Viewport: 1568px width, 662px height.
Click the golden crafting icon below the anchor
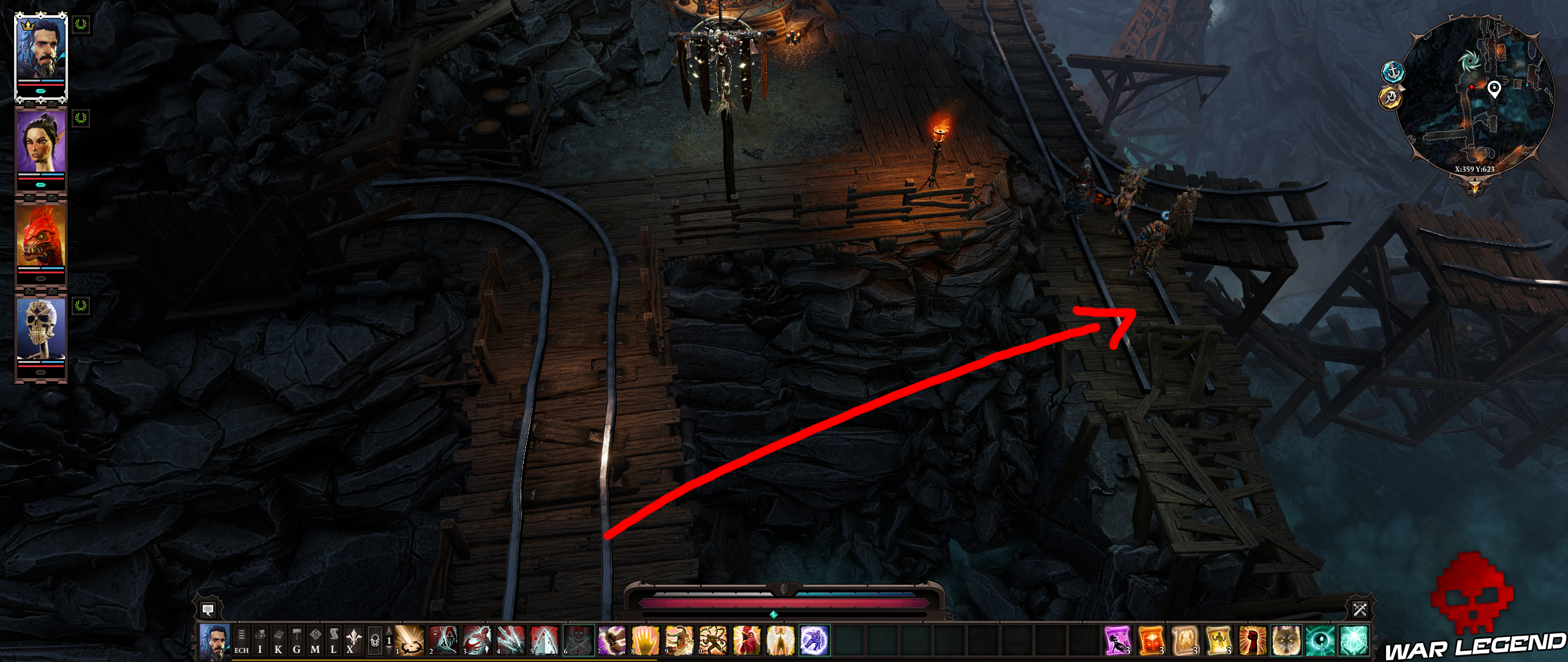[1389, 99]
